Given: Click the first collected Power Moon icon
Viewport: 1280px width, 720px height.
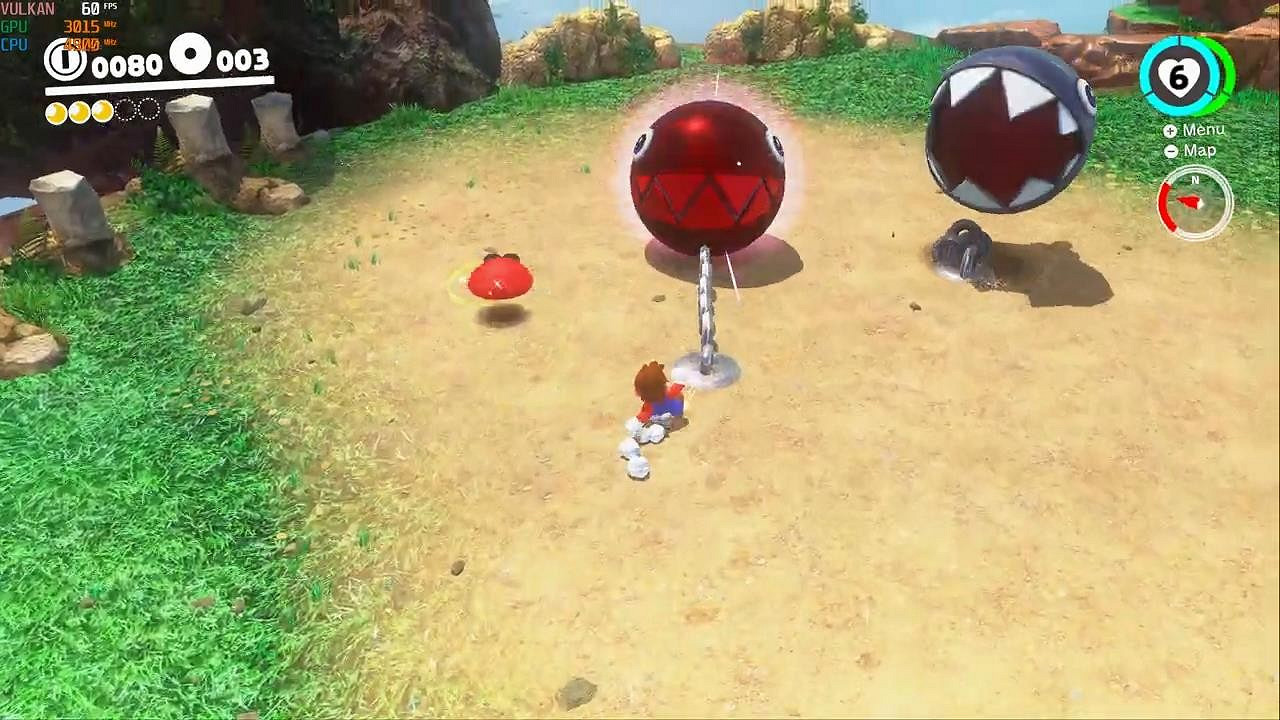Looking at the screenshot, I should [x=57, y=112].
